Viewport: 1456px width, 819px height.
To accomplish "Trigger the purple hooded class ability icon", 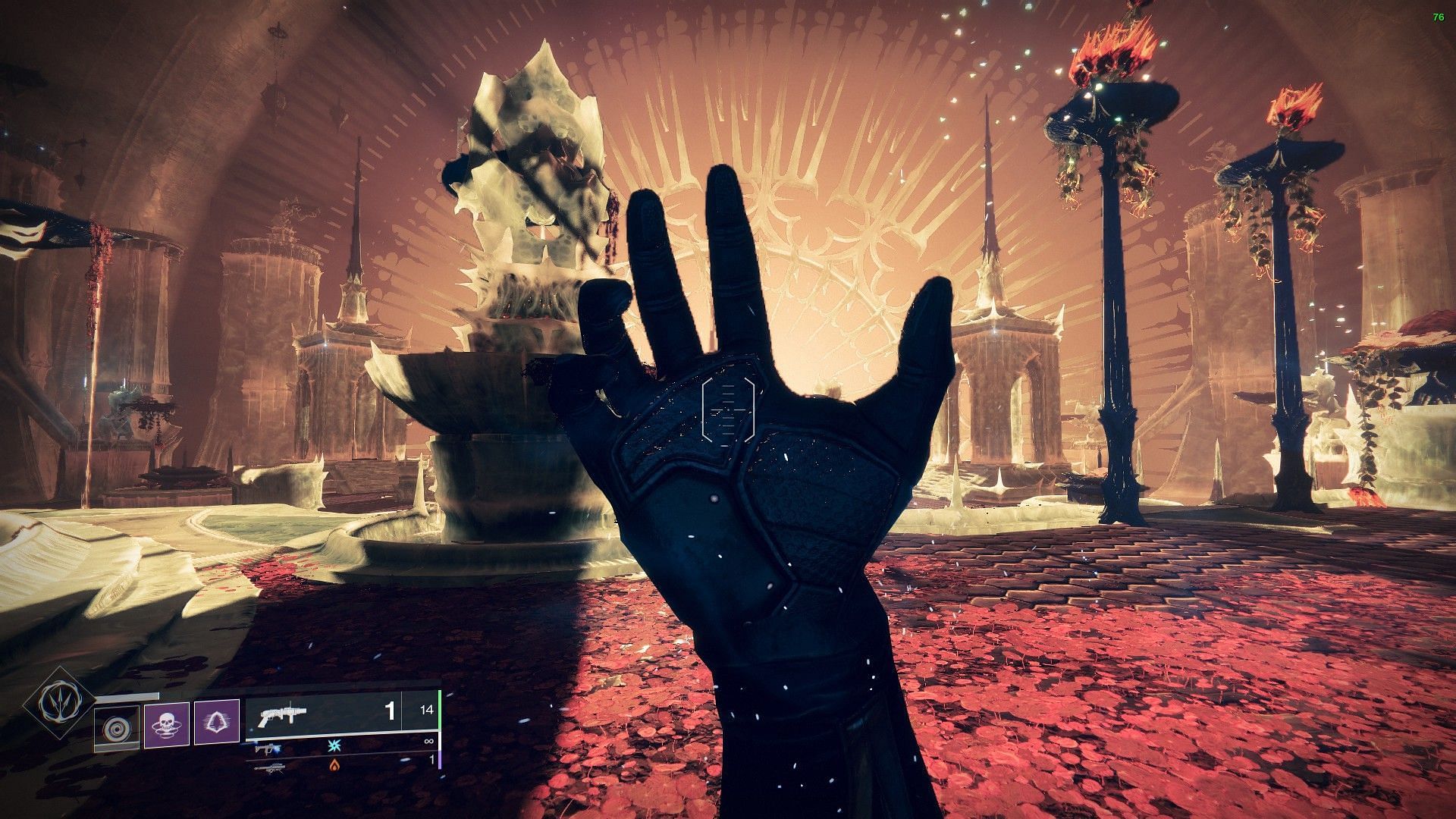I will pos(217,722).
